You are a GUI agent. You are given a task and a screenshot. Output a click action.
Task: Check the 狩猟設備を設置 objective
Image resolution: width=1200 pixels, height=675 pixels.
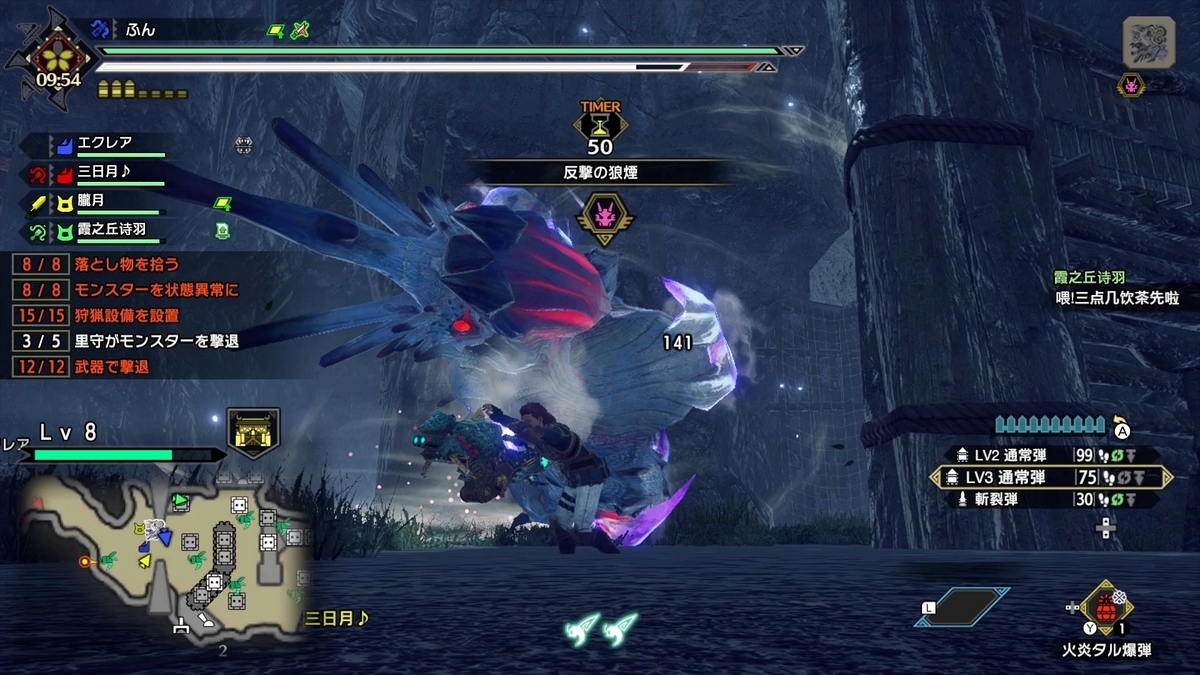pyautogui.click(x=126, y=316)
